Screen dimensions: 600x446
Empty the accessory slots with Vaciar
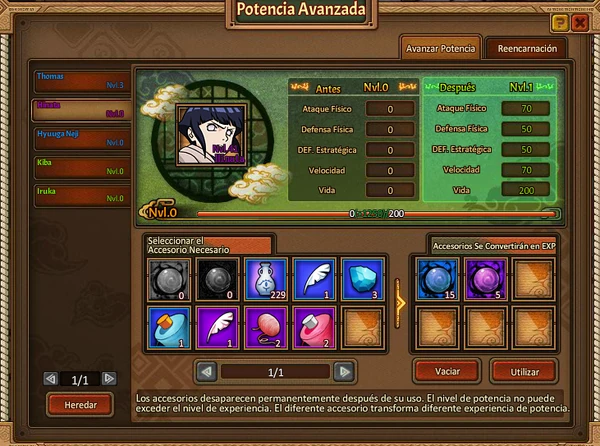coord(447,370)
